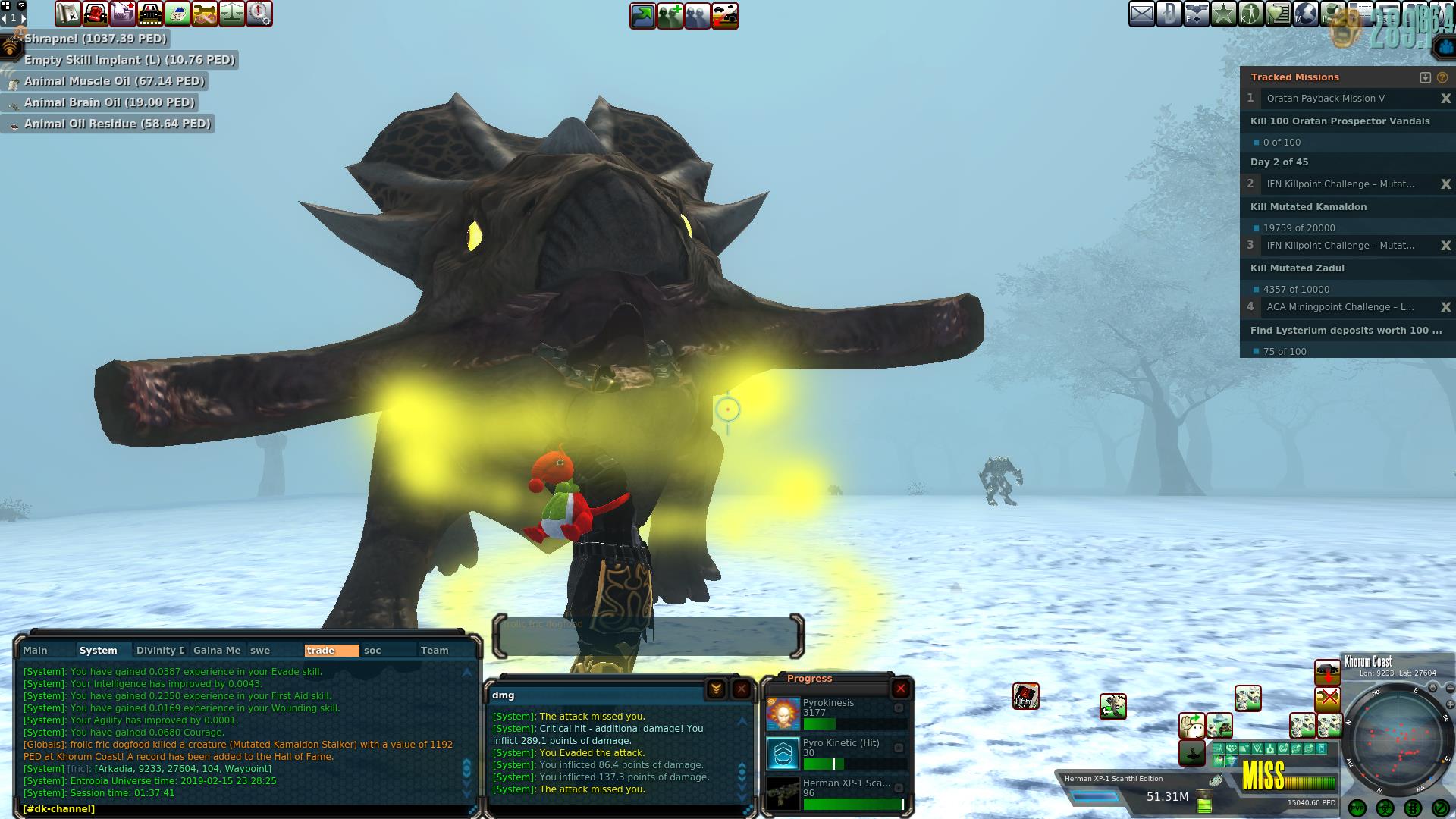Switch to the Main chat tab

click(x=35, y=650)
